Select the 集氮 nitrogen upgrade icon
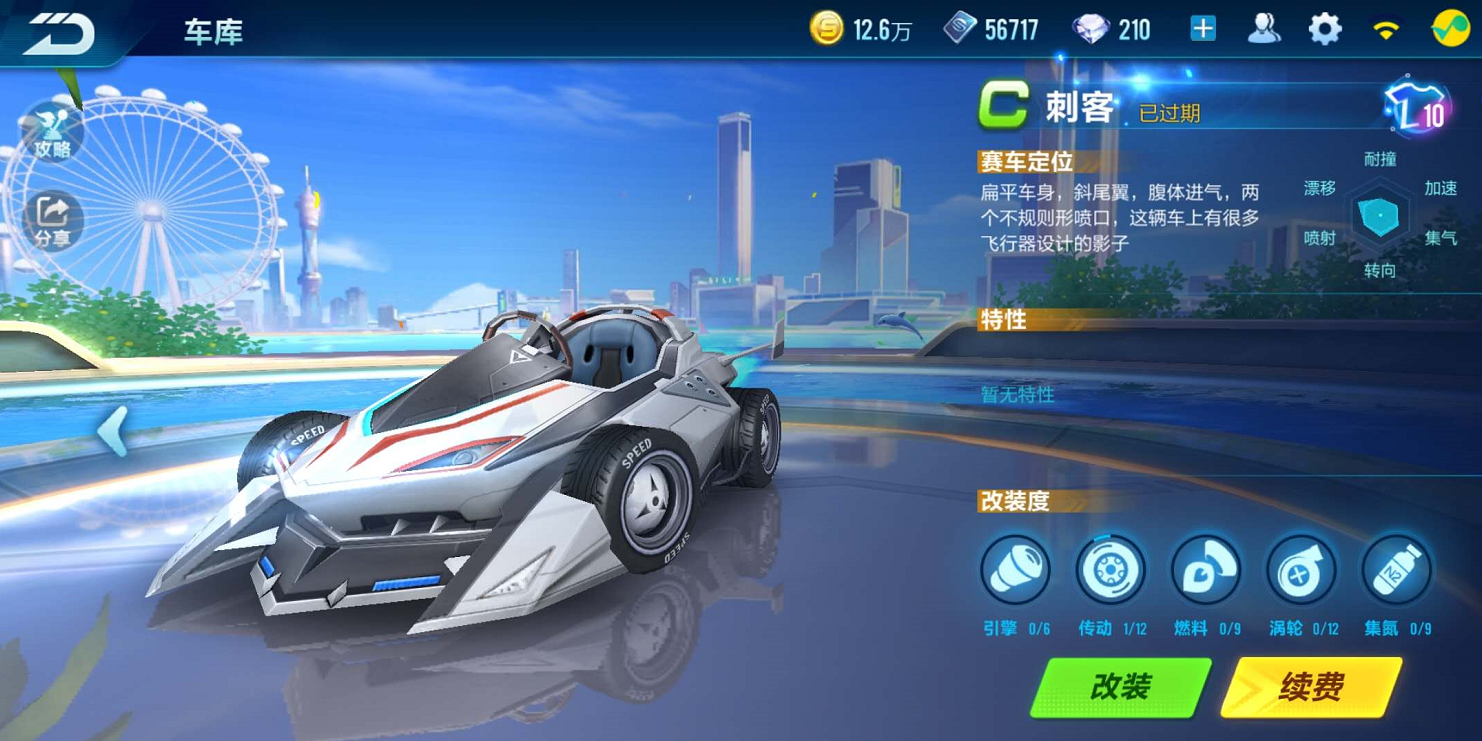The height and width of the screenshot is (741, 1482). pos(1396,571)
